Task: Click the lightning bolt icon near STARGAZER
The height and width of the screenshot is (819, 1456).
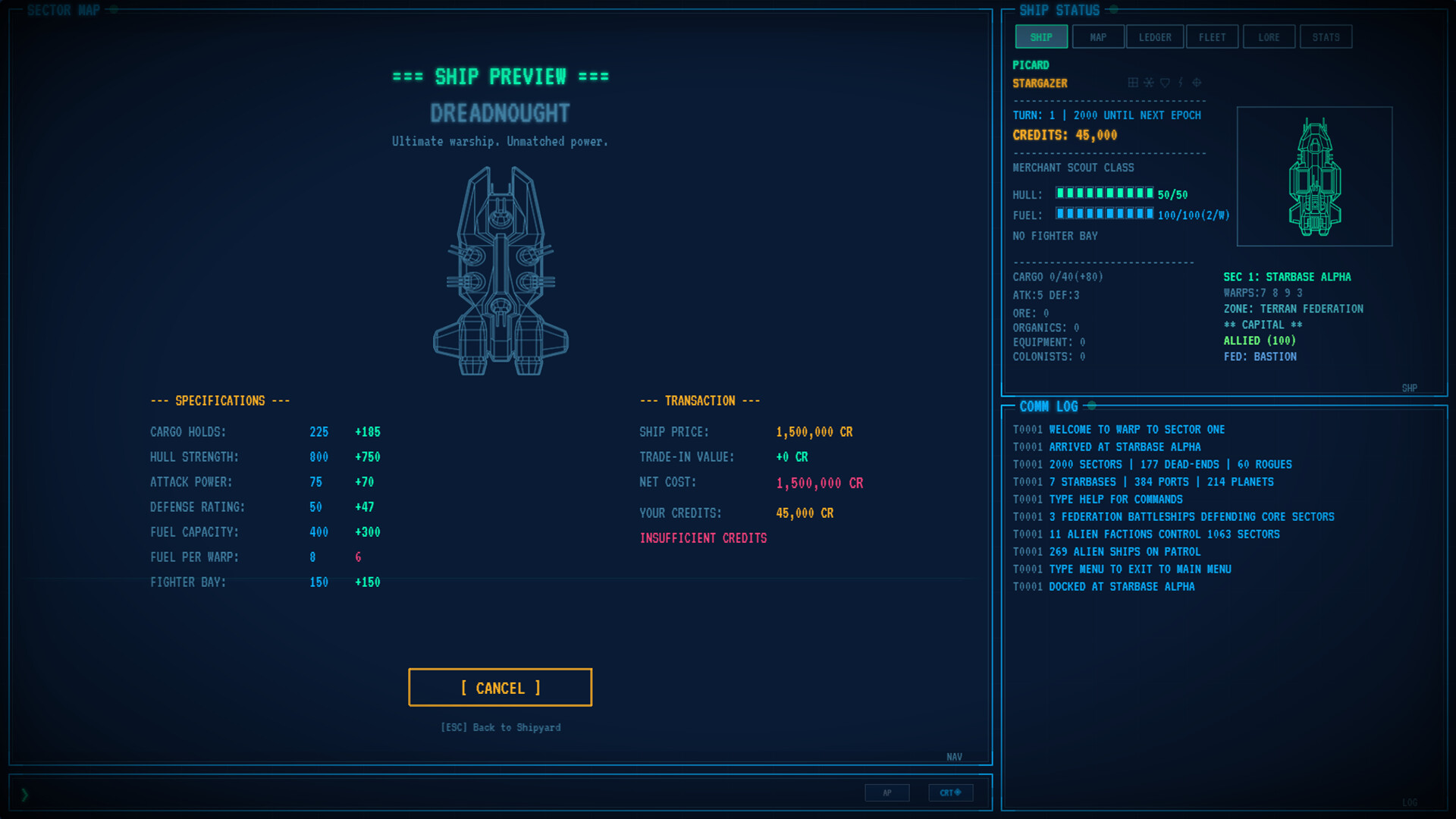Action: [1180, 82]
